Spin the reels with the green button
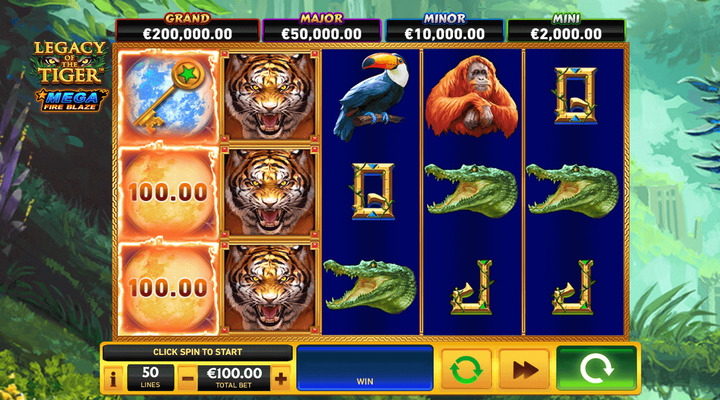 (x=596, y=369)
